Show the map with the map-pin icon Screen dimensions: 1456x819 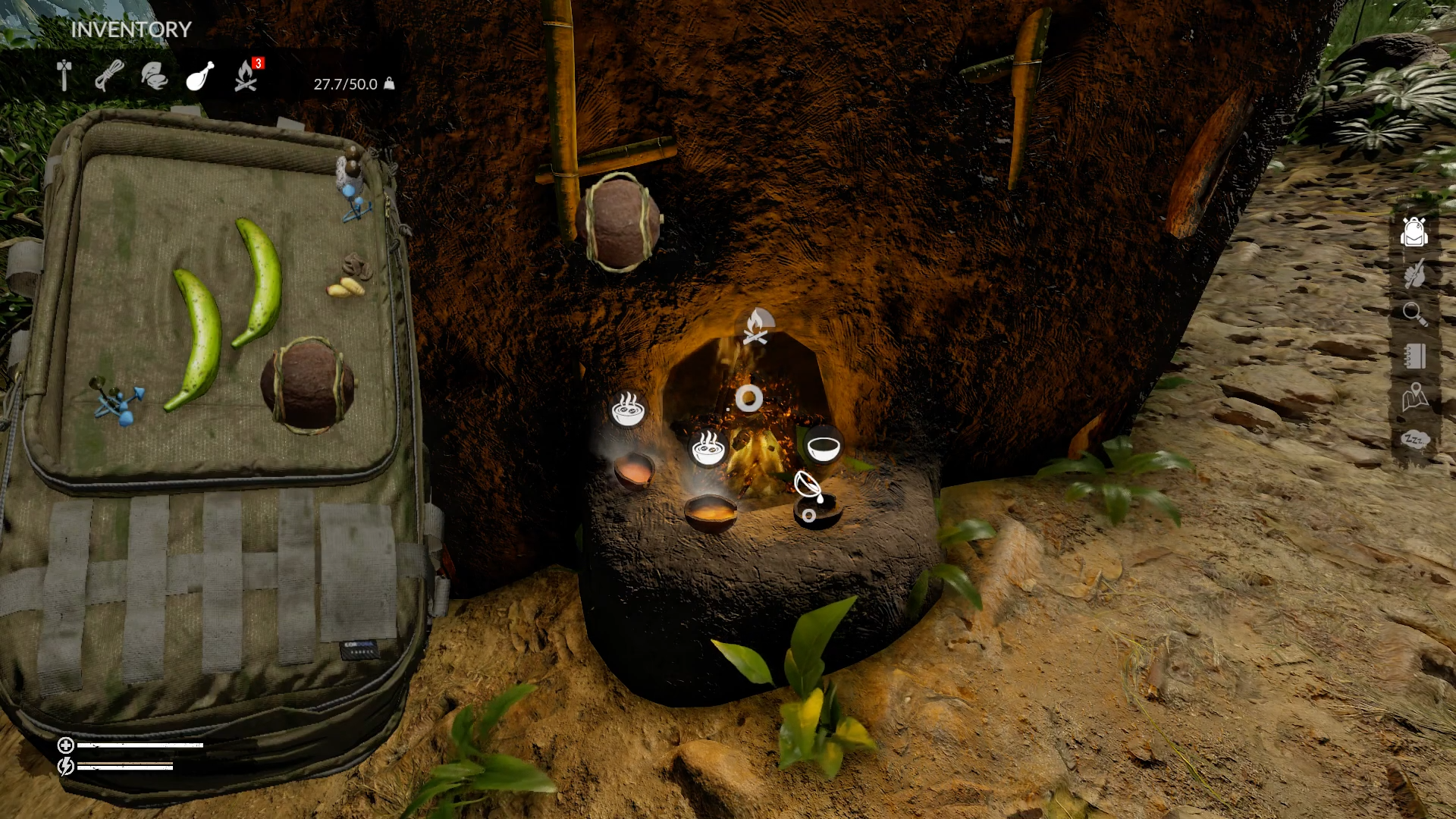click(x=1414, y=397)
